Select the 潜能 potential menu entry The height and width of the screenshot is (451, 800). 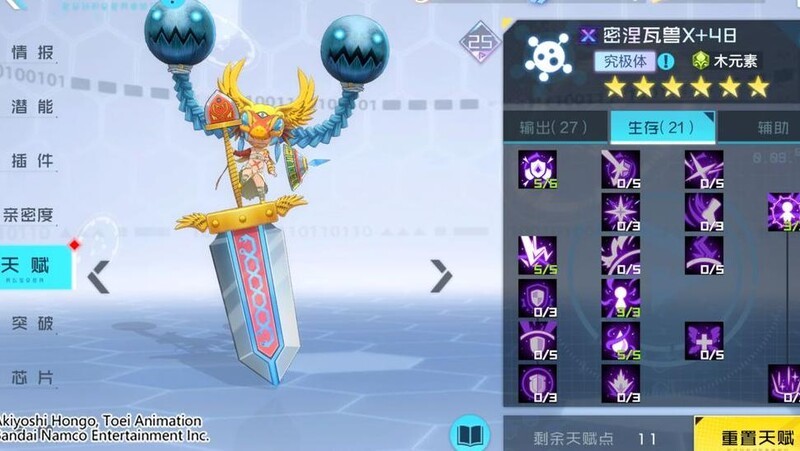[x=32, y=106]
